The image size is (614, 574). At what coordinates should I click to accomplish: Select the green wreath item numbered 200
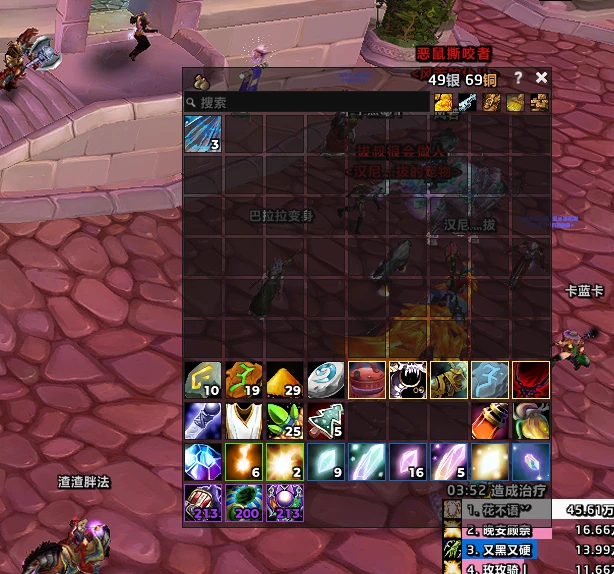pyautogui.click(x=244, y=503)
